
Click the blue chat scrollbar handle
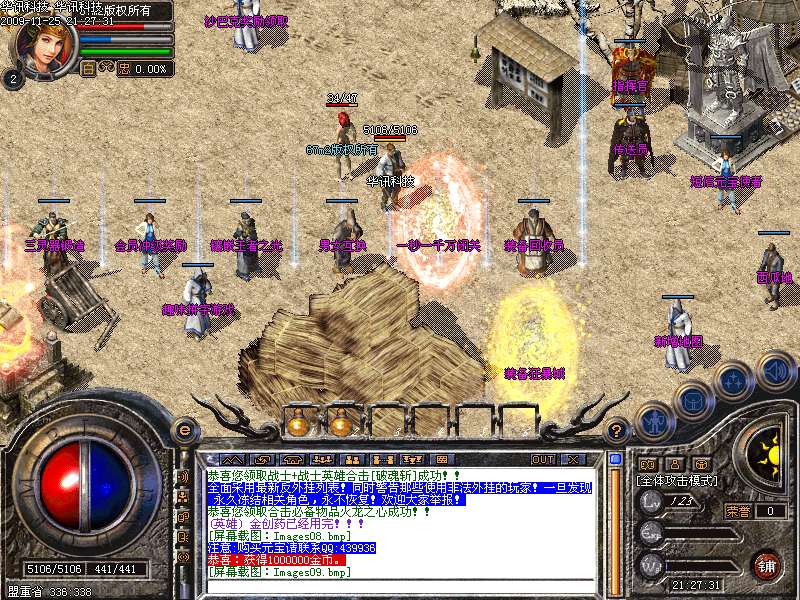(x=615, y=460)
